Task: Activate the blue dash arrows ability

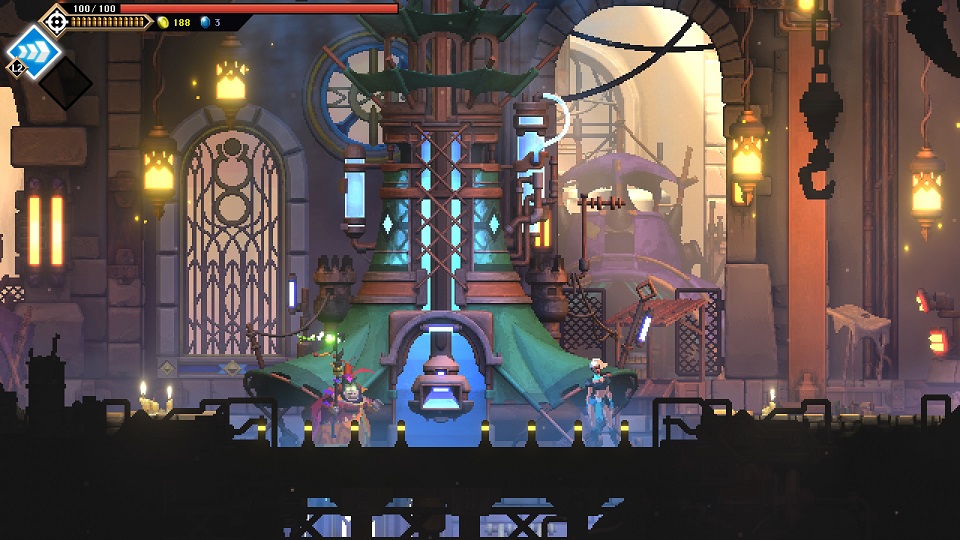Action: click(28, 51)
